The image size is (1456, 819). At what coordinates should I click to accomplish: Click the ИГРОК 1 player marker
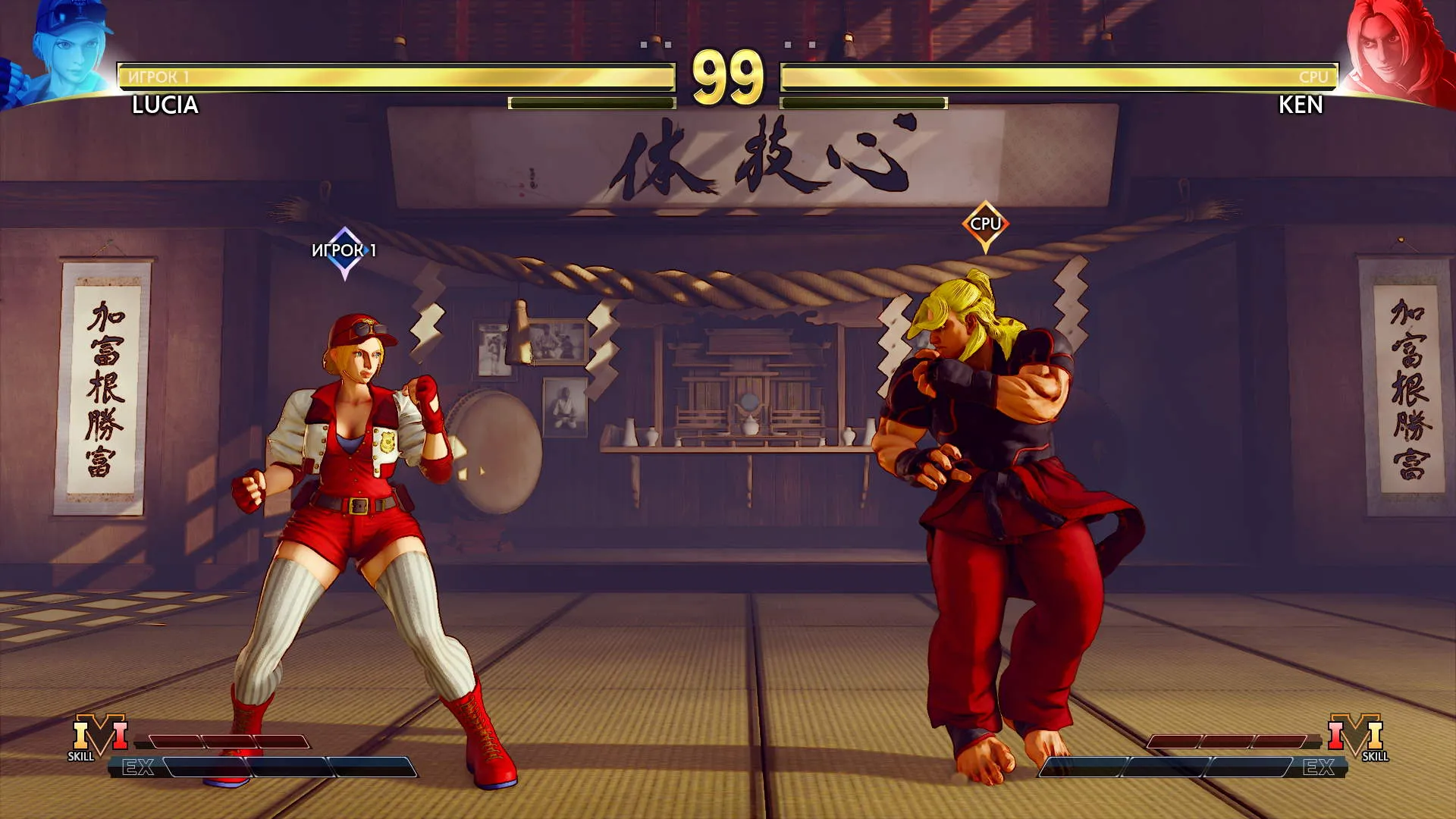point(344,252)
